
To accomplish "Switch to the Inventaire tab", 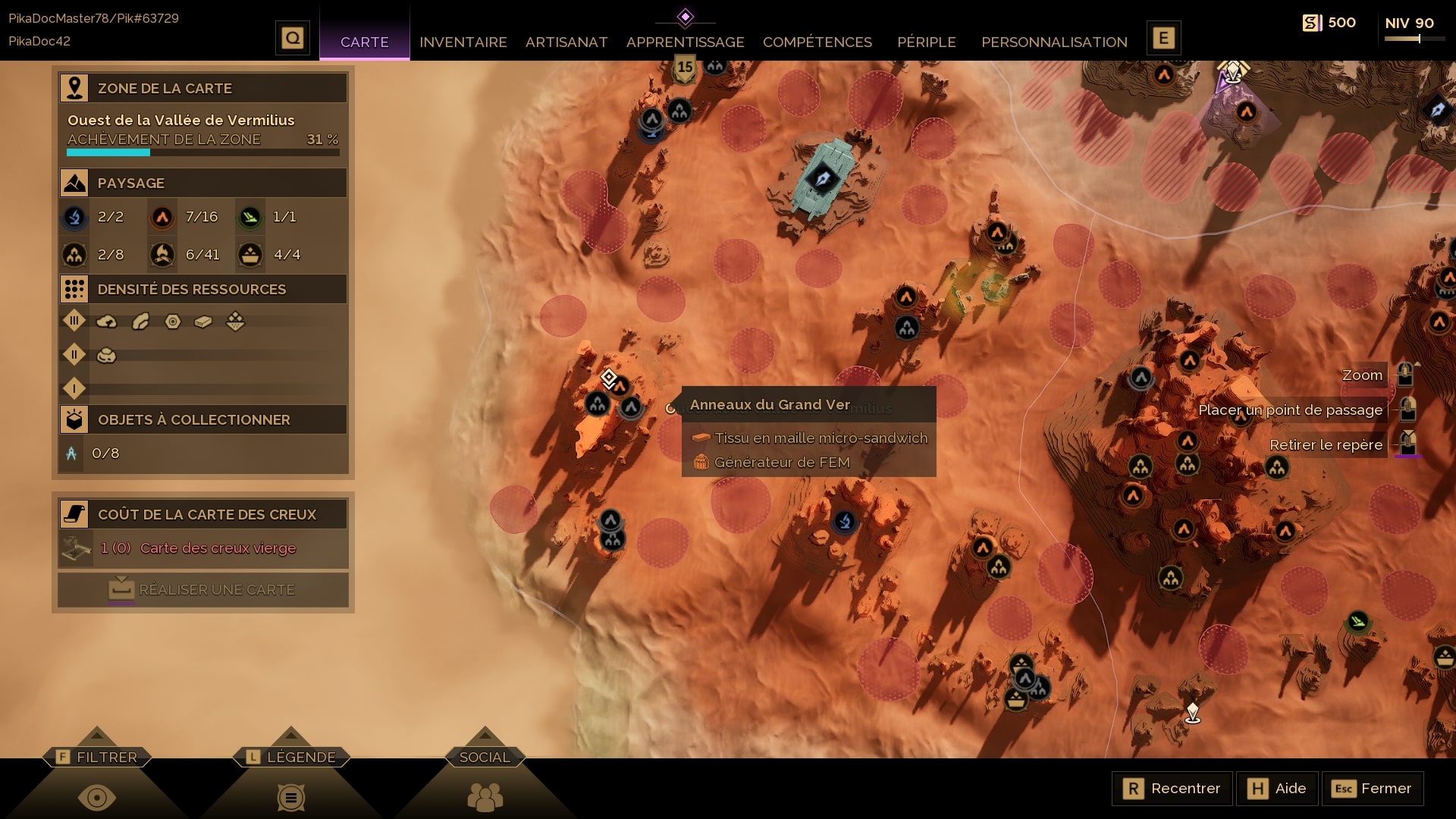I will 463,42.
